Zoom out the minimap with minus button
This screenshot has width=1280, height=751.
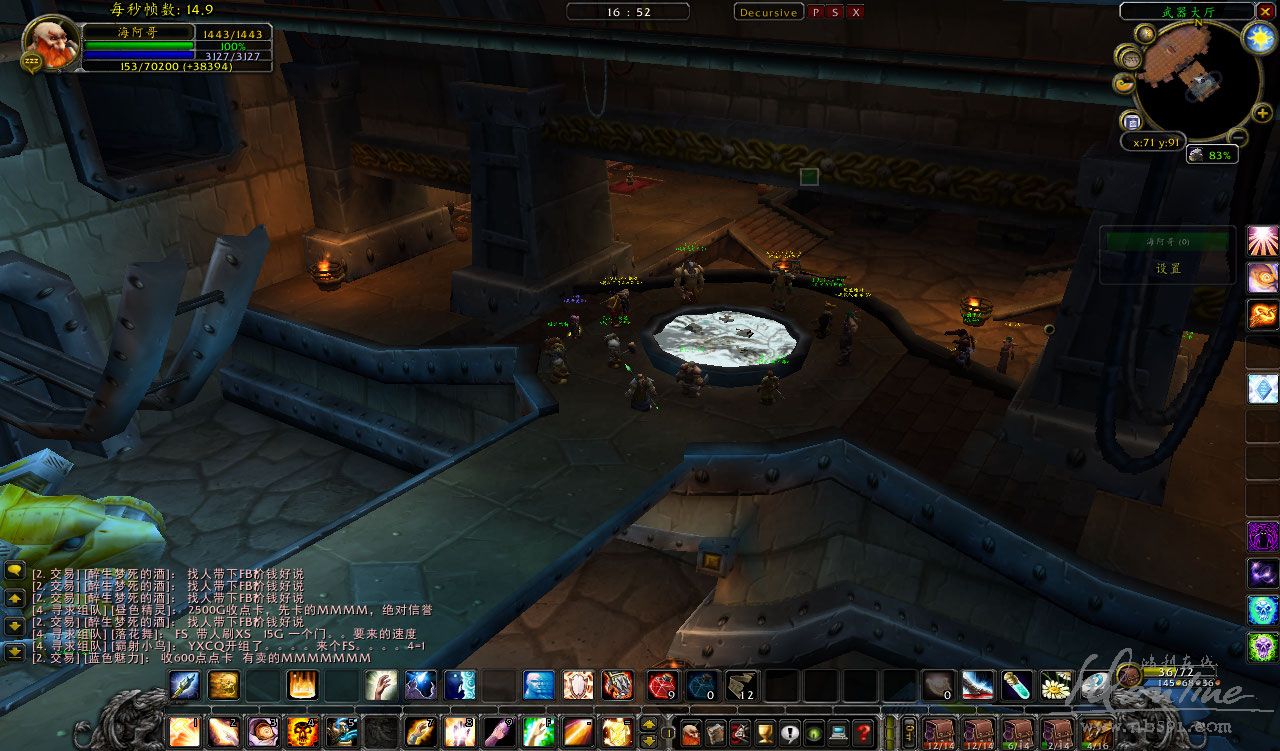1237,137
